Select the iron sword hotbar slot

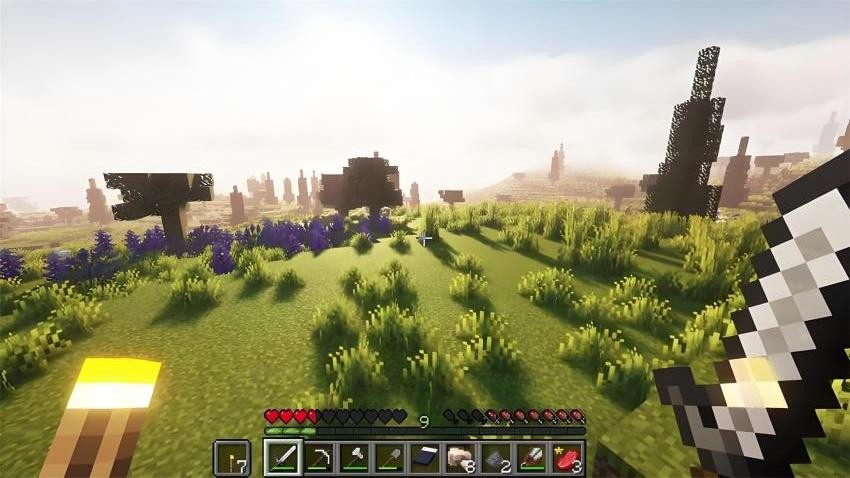click(283, 458)
